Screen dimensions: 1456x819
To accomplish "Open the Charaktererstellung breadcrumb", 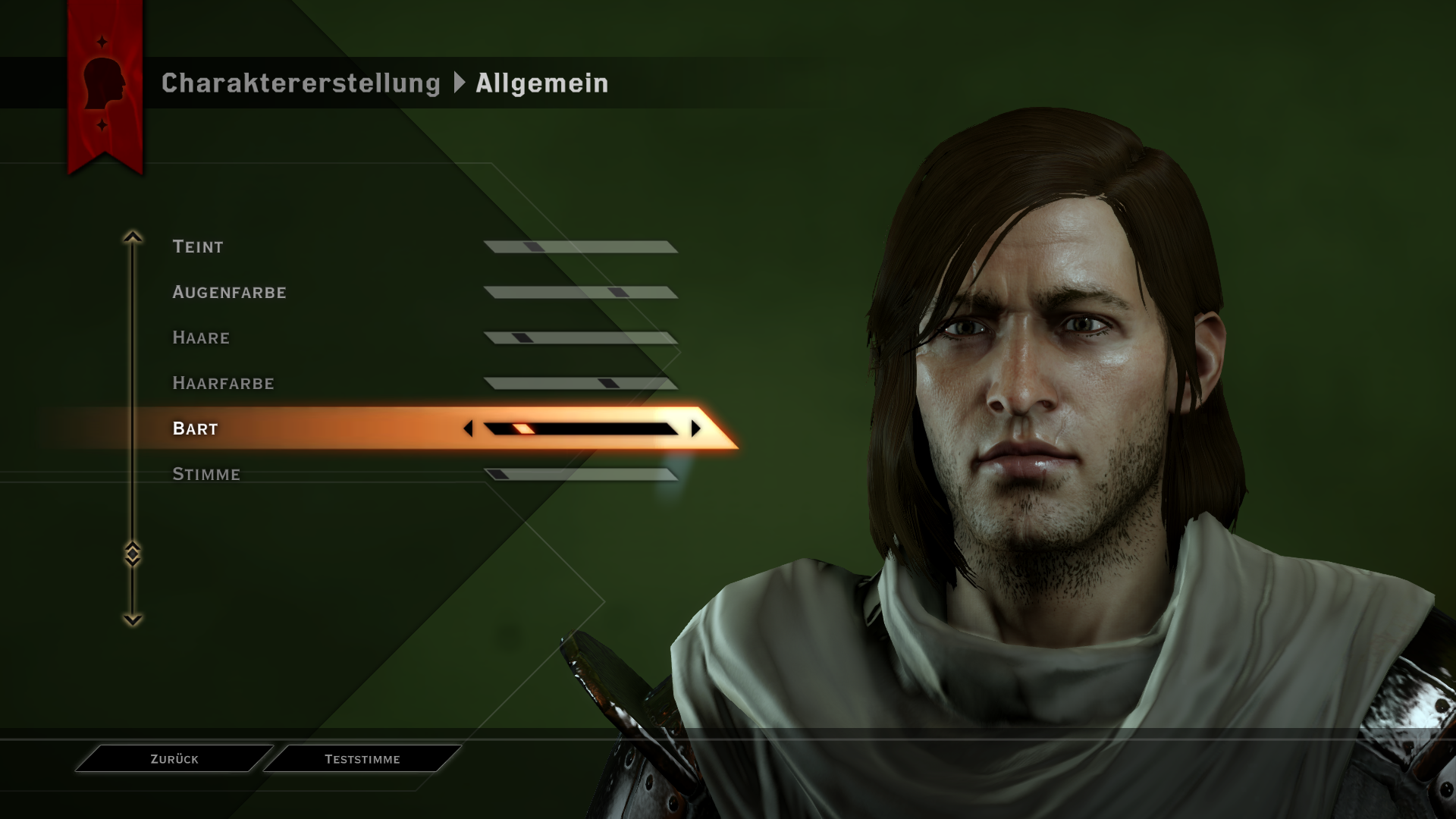I will 300,83.
